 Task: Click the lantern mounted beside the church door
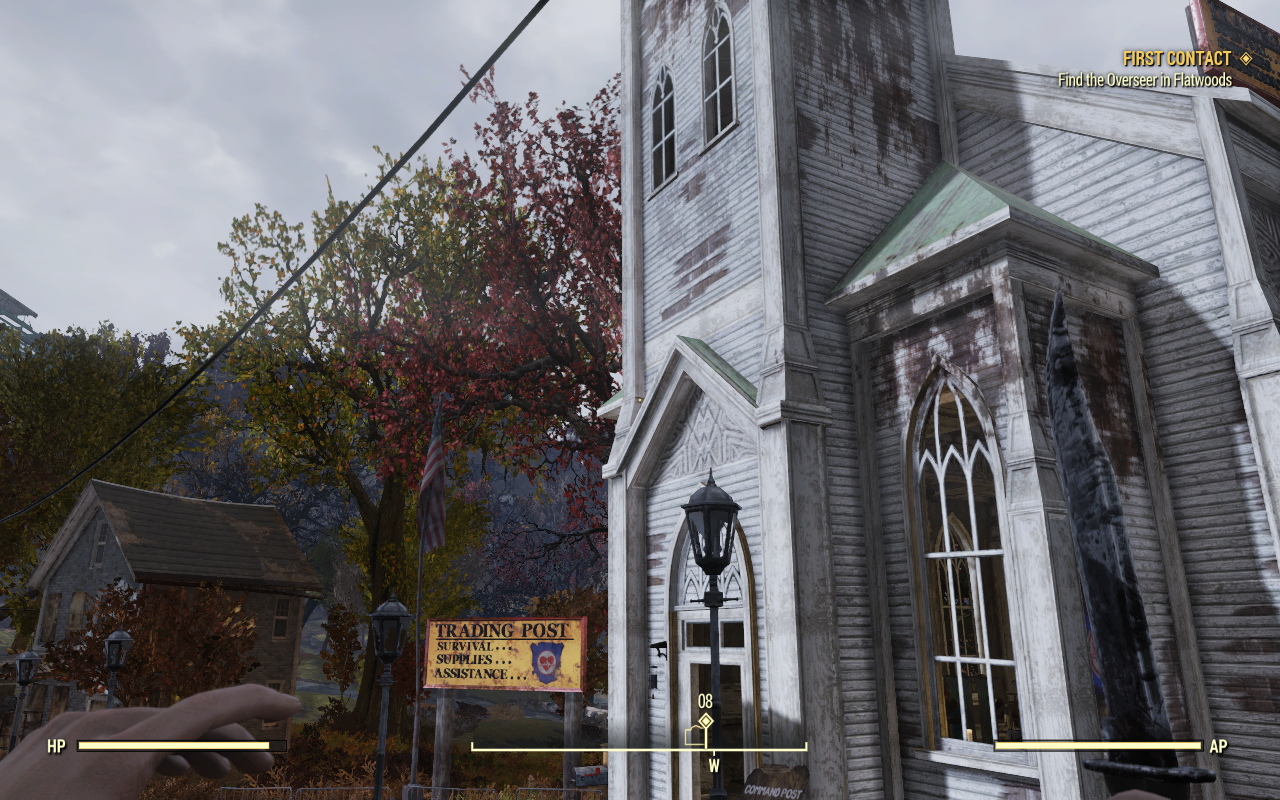pyautogui.click(x=713, y=520)
